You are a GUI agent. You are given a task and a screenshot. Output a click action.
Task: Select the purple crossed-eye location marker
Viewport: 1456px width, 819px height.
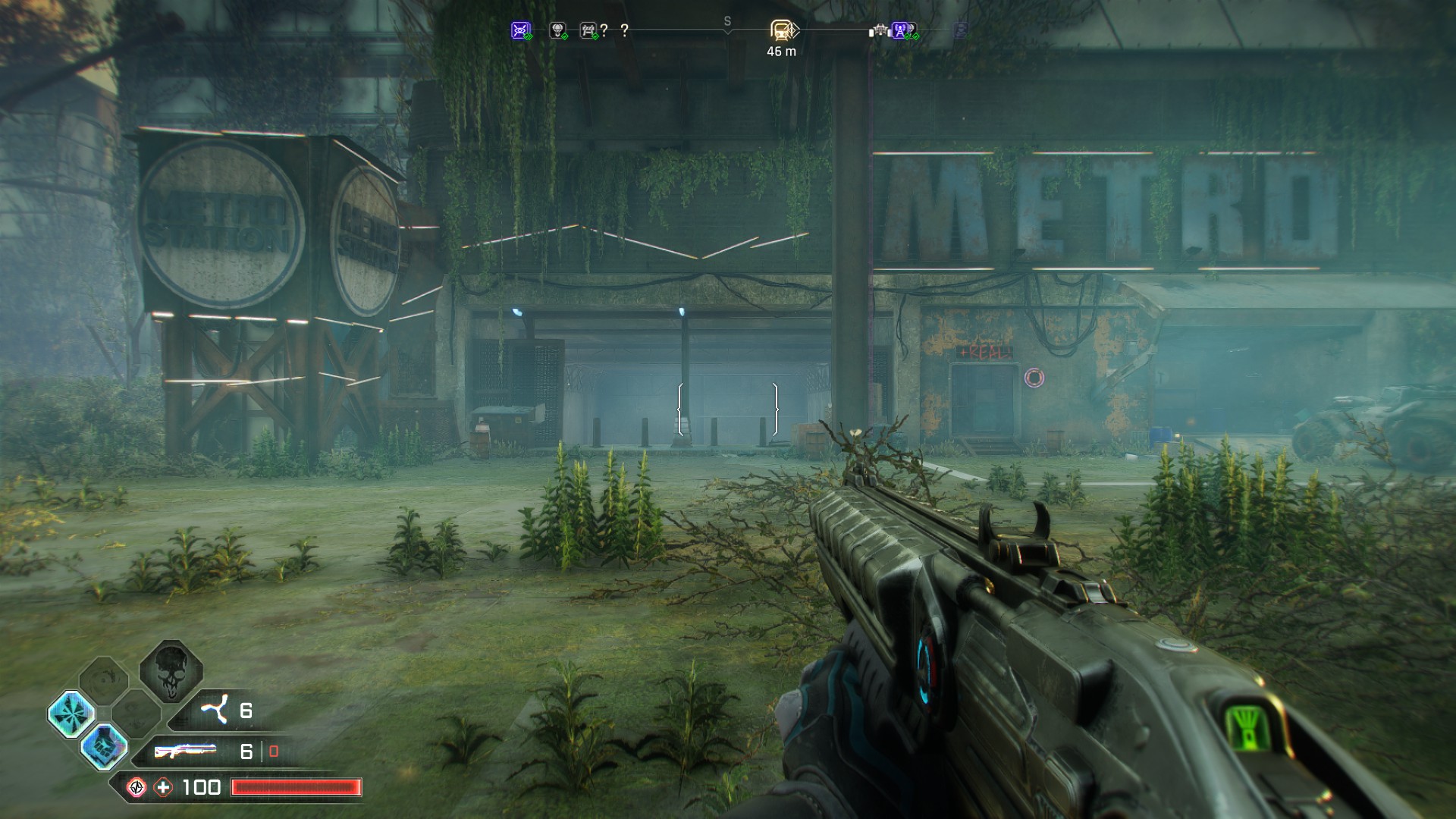(520, 30)
